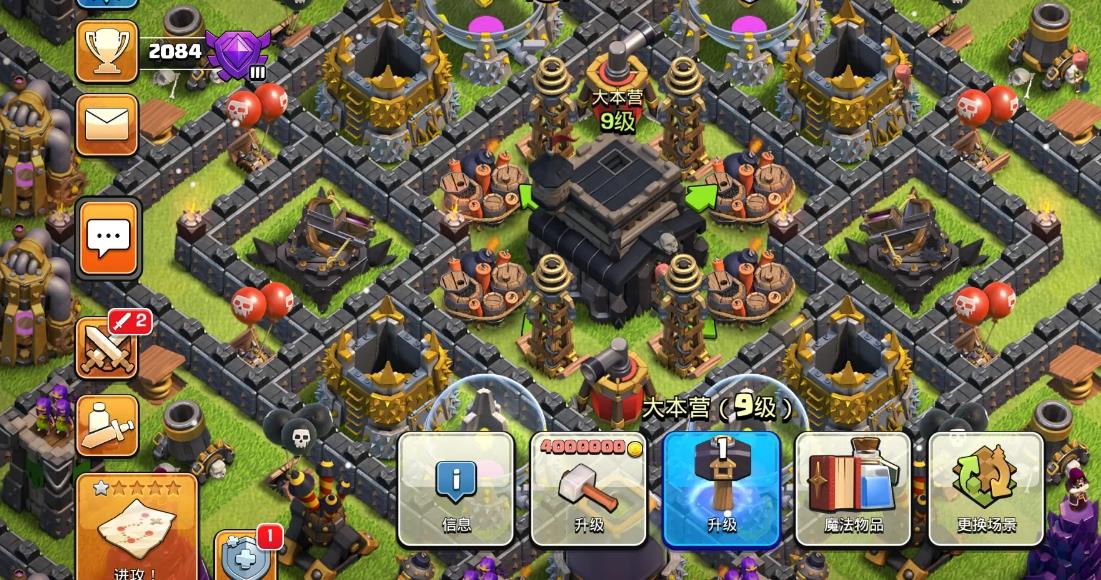Open the Town Hall 信息 info button
1101x580 pixels.
(456, 488)
